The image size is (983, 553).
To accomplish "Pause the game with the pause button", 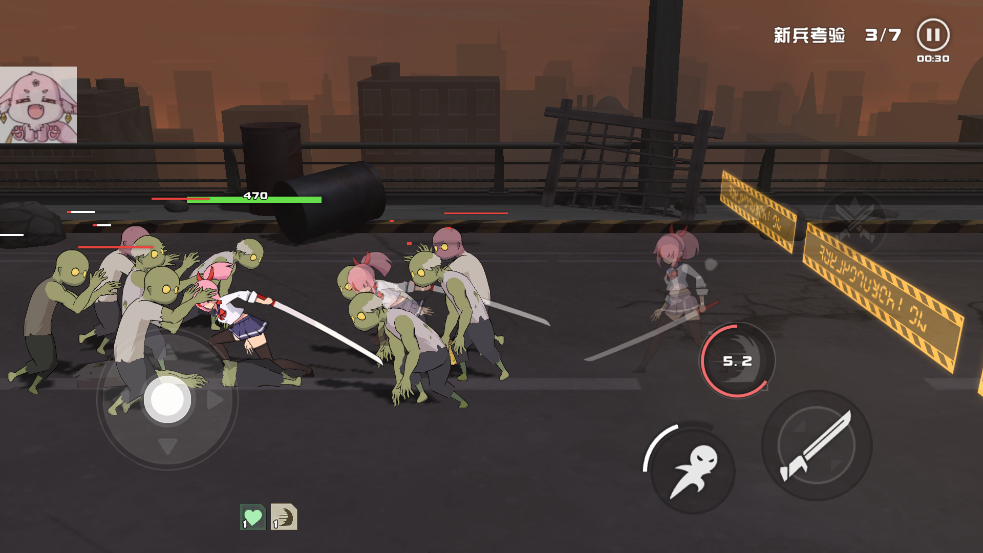I will point(932,35).
